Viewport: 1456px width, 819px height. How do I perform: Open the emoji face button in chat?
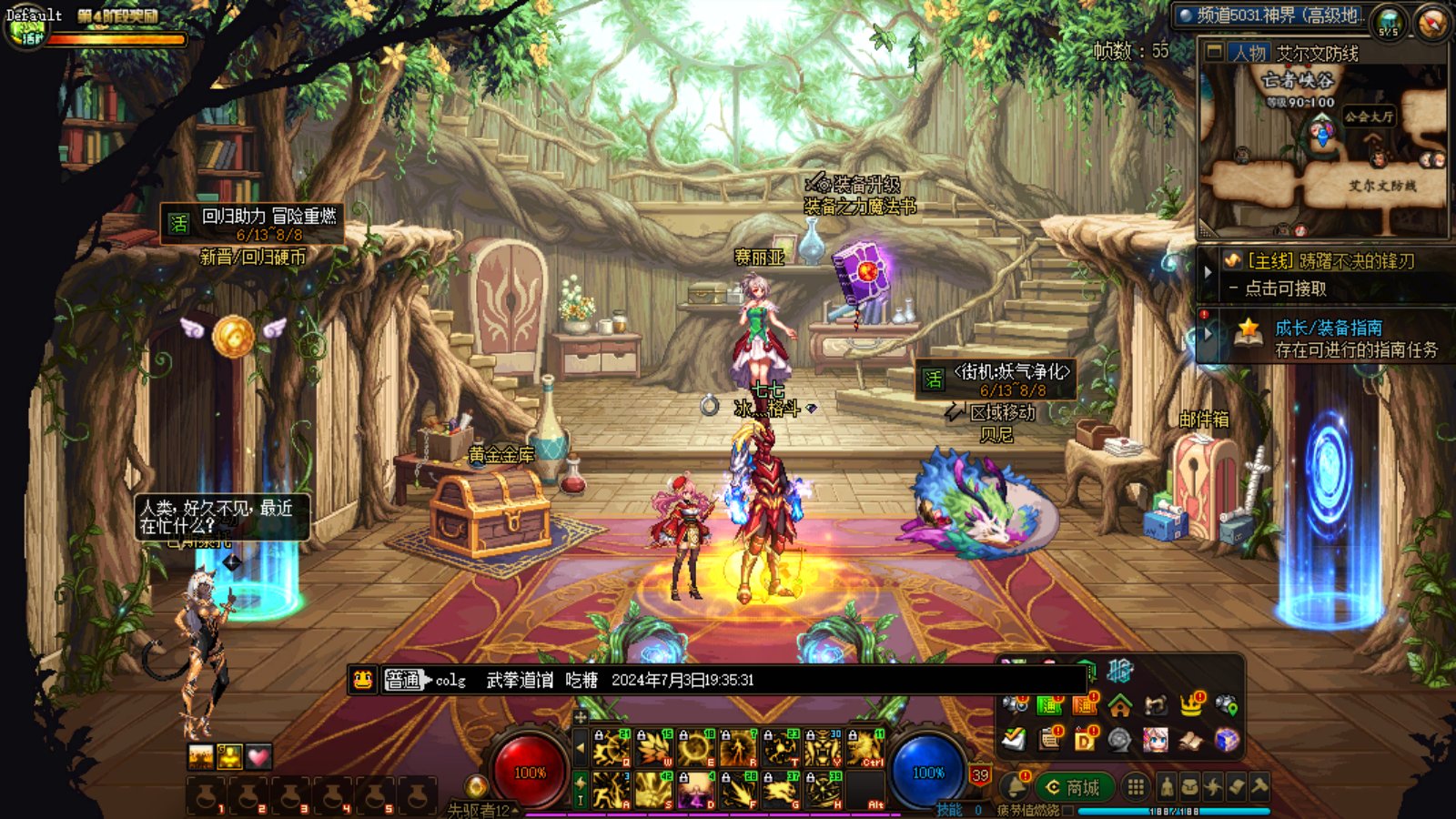coord(363,680)
